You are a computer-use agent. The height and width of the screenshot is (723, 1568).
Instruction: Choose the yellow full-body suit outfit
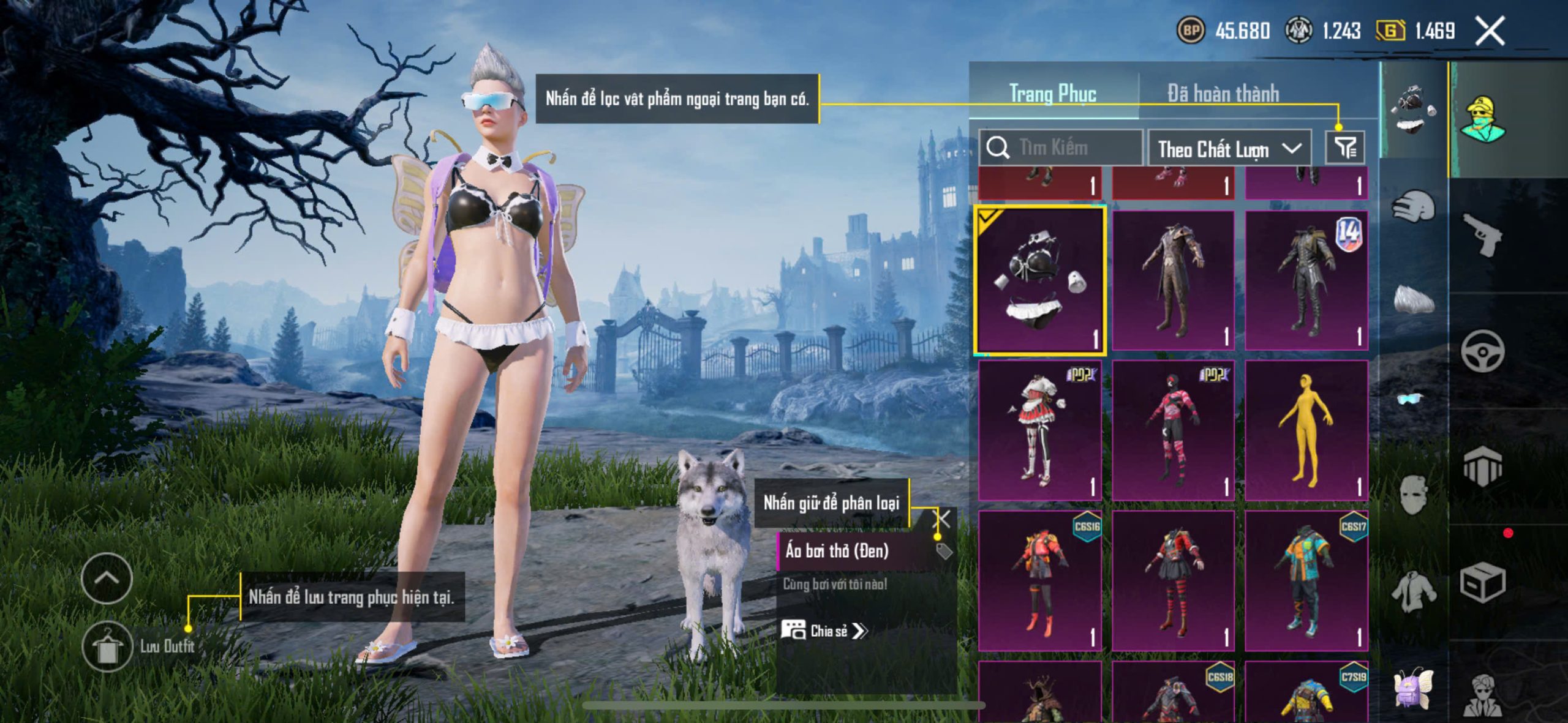tap(1306, 430)
